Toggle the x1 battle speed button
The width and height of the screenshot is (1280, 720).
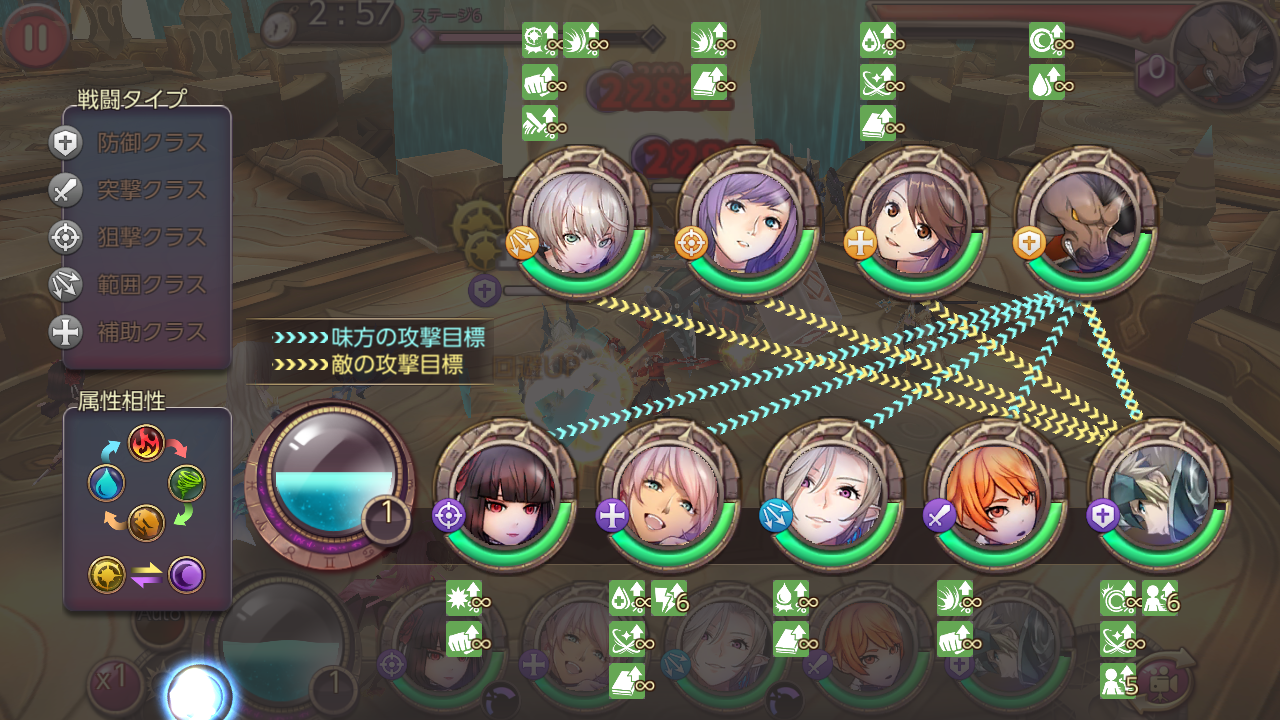[112, 682]
